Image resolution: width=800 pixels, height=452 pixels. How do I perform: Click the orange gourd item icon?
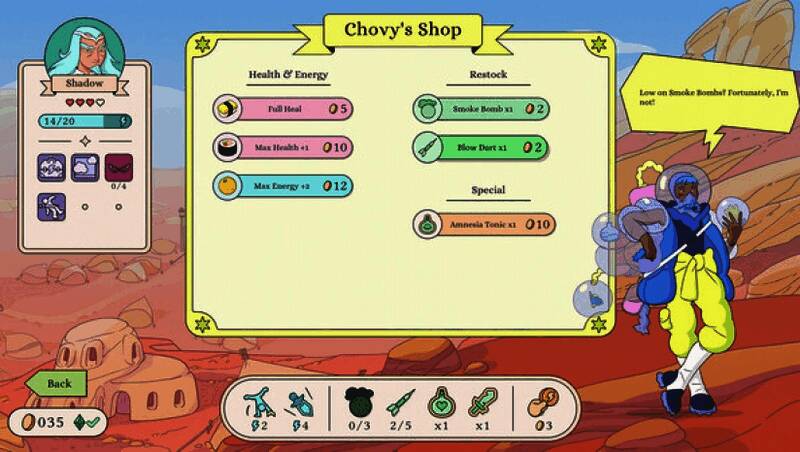541,405
